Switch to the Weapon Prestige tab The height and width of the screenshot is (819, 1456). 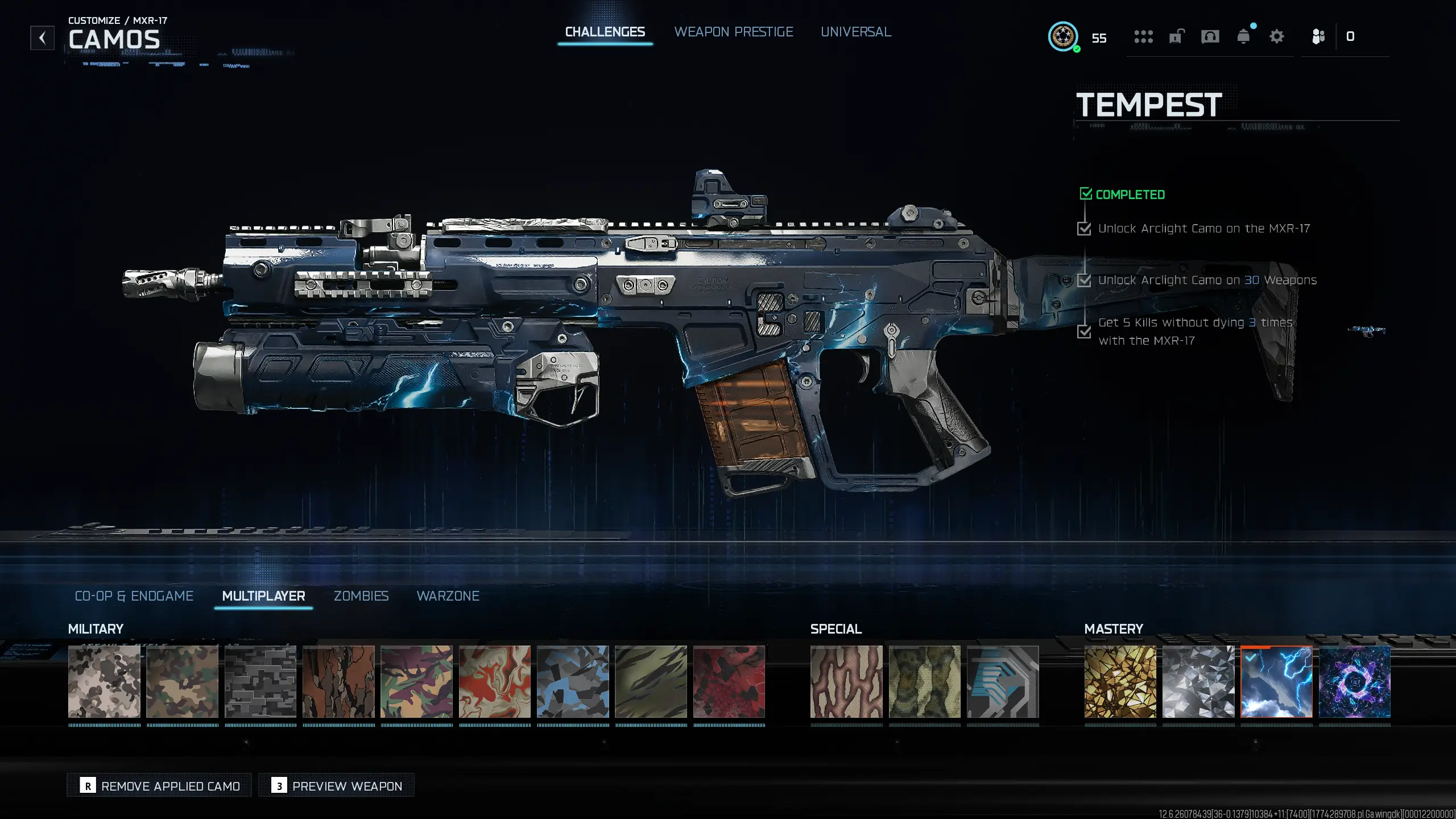733,32
